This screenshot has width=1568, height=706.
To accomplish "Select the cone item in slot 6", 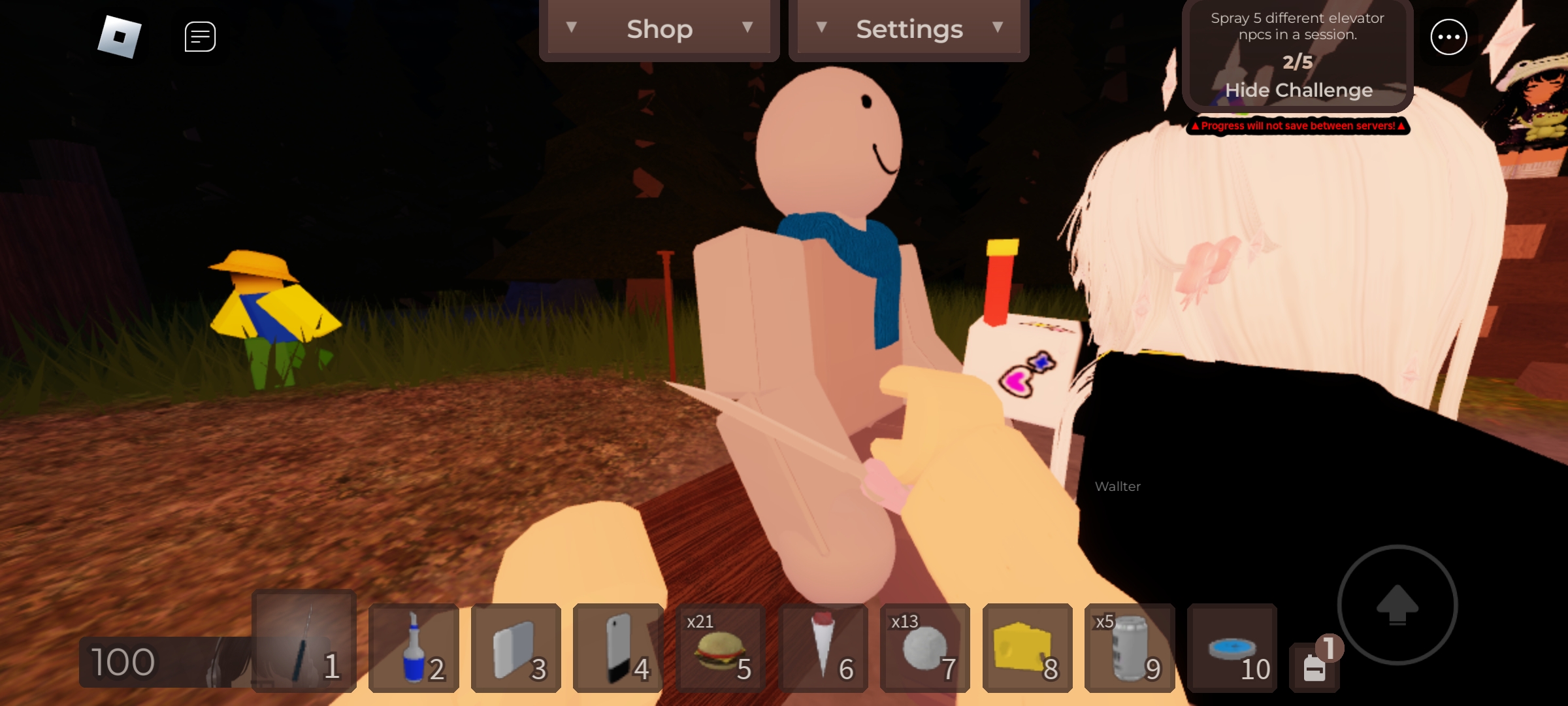I will click(823, 648).
